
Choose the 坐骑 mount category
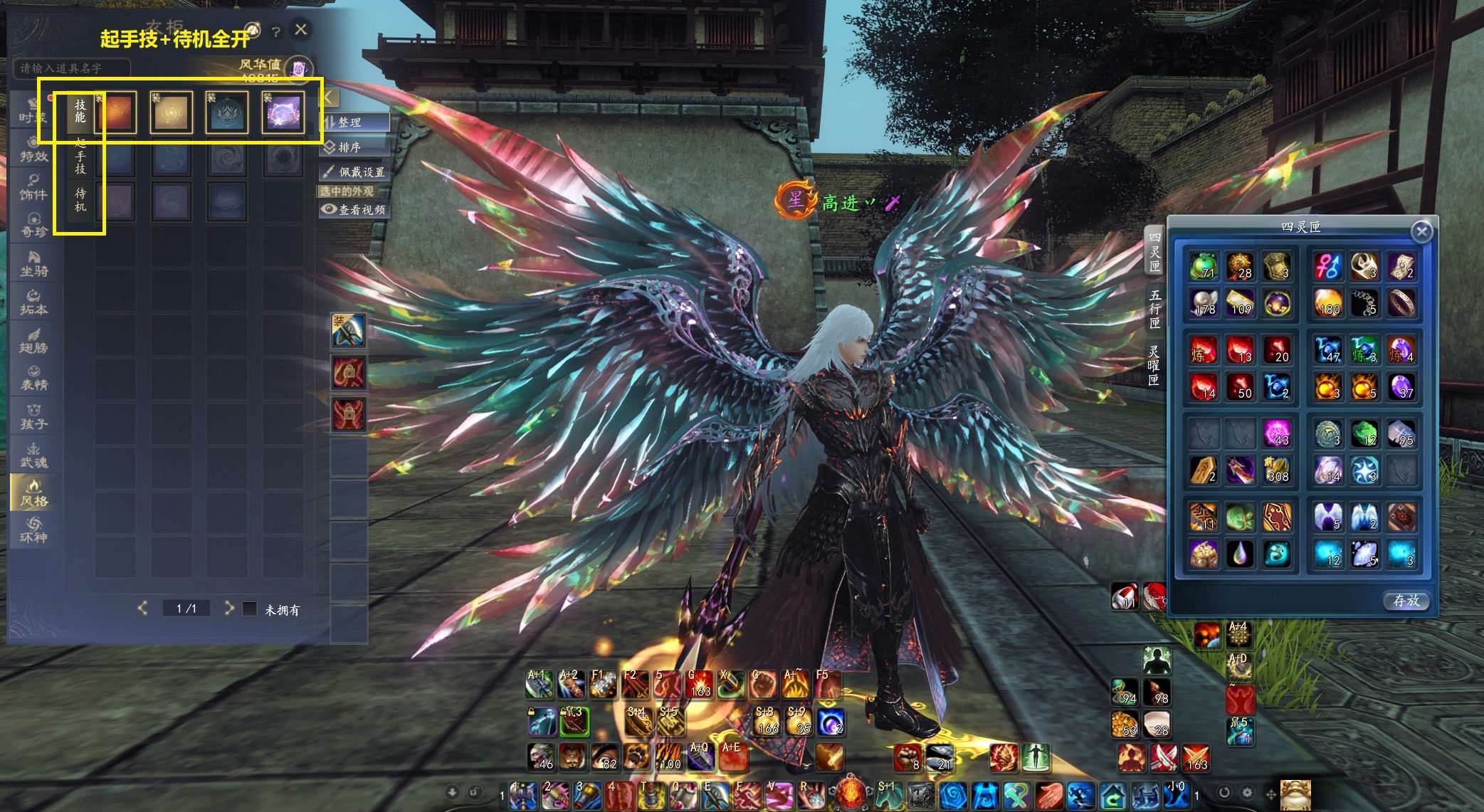[x=33, y=265]
